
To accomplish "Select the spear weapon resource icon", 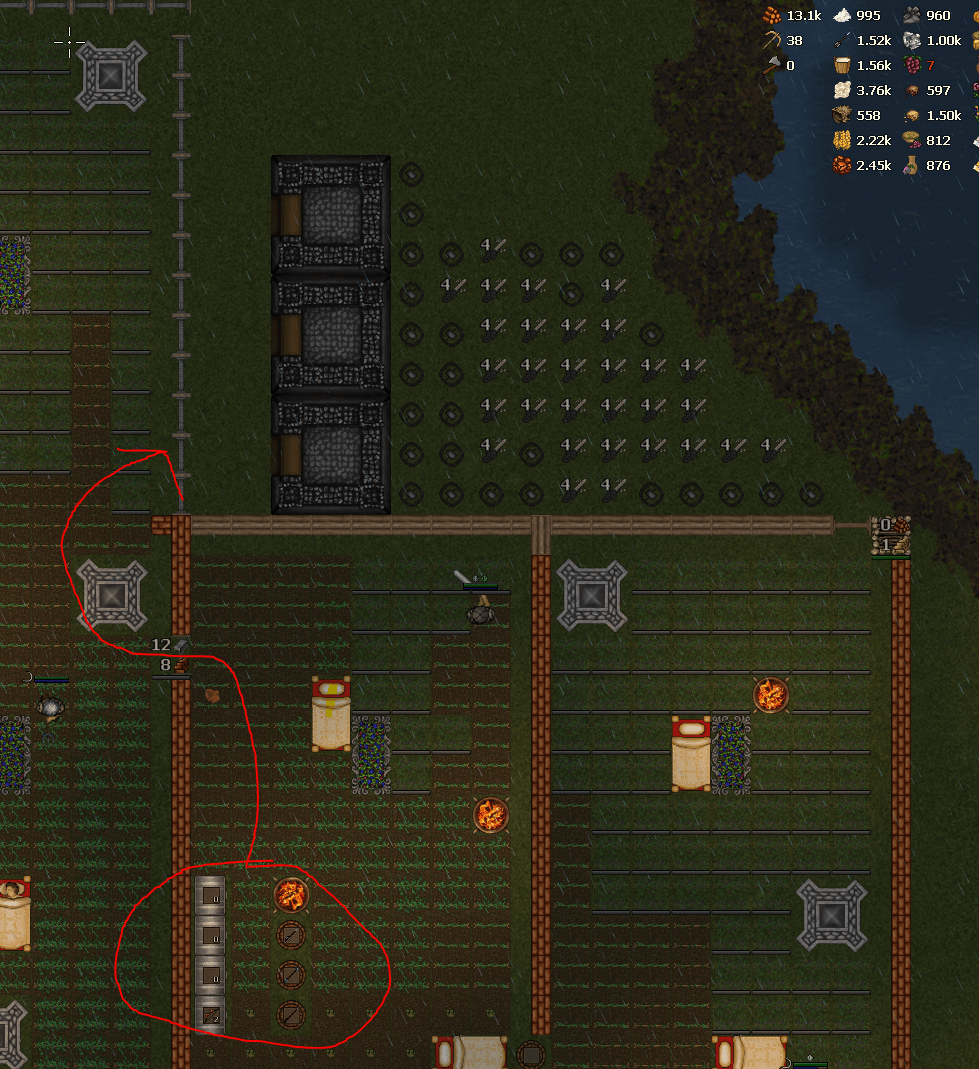I will coord(842,41).
